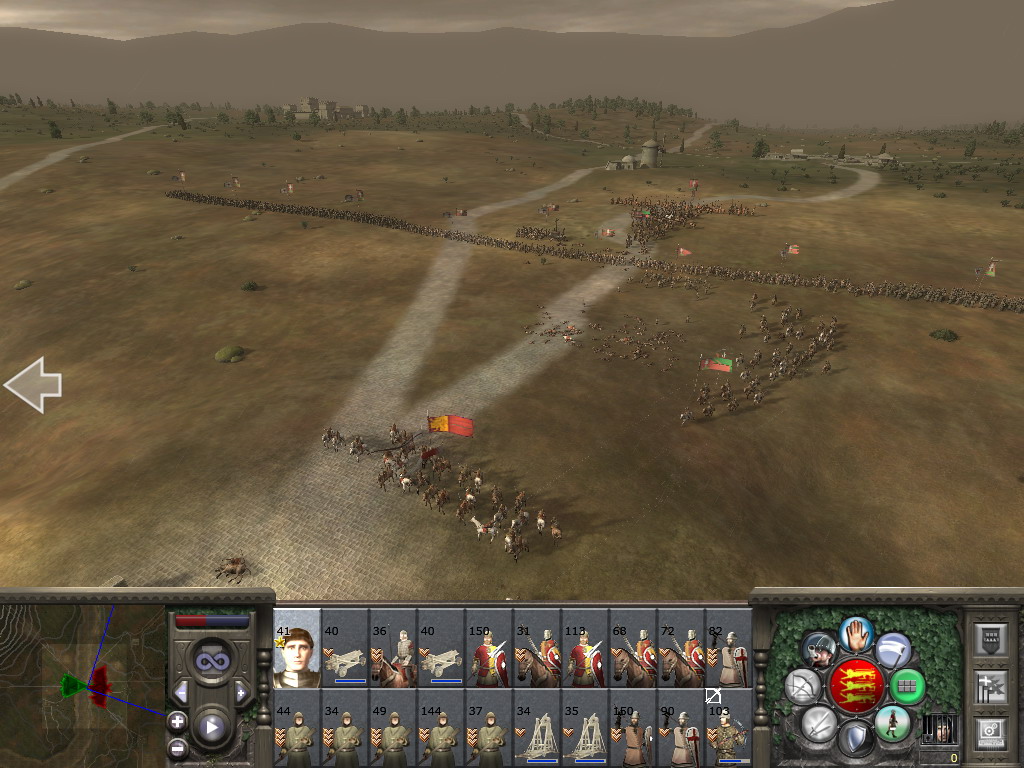Select the 150-man archer unit card

(x=633, y=729)
